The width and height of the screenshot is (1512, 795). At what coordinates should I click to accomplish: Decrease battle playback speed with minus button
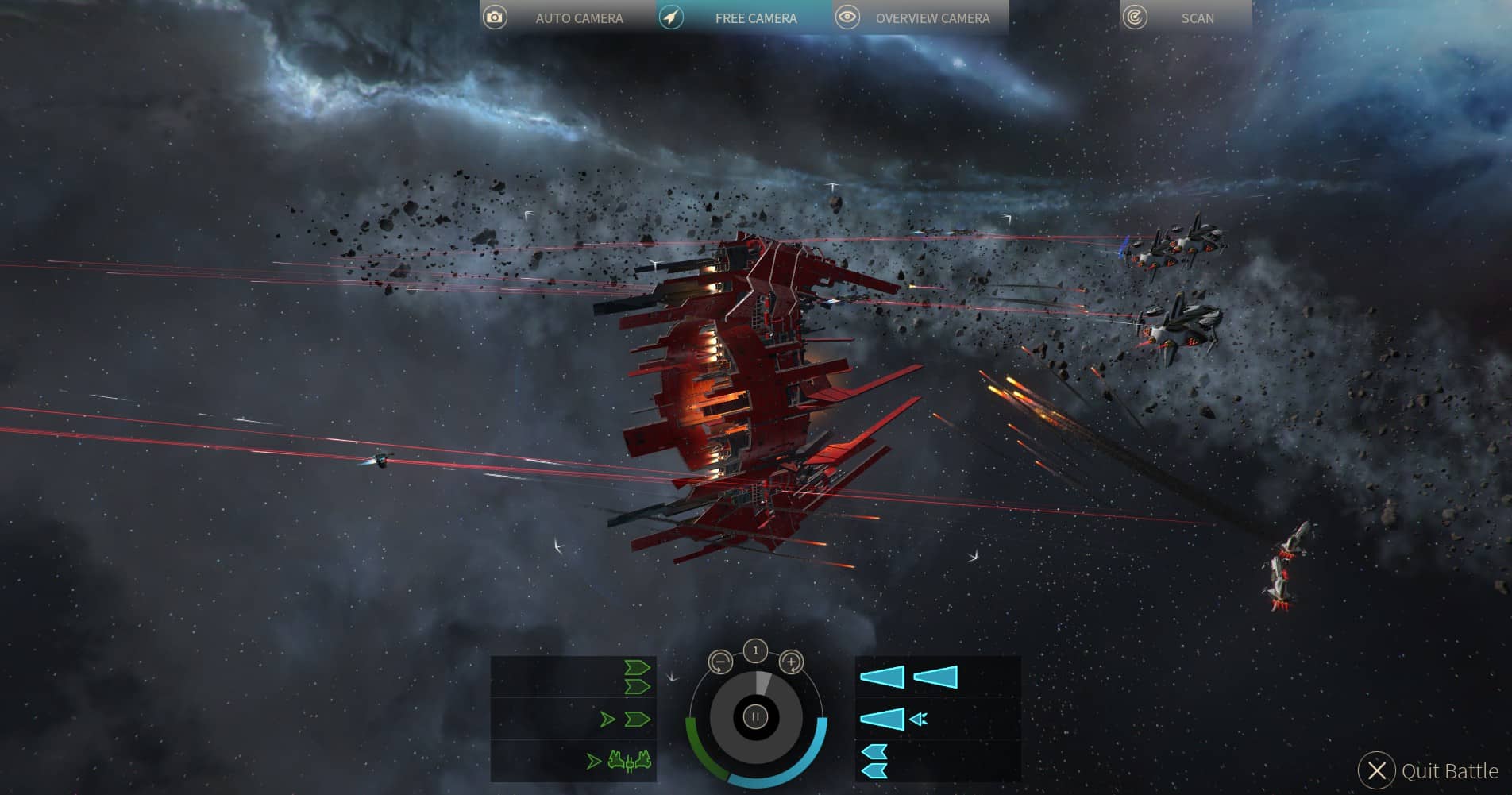pyautogui.click(x=720, y=662)
